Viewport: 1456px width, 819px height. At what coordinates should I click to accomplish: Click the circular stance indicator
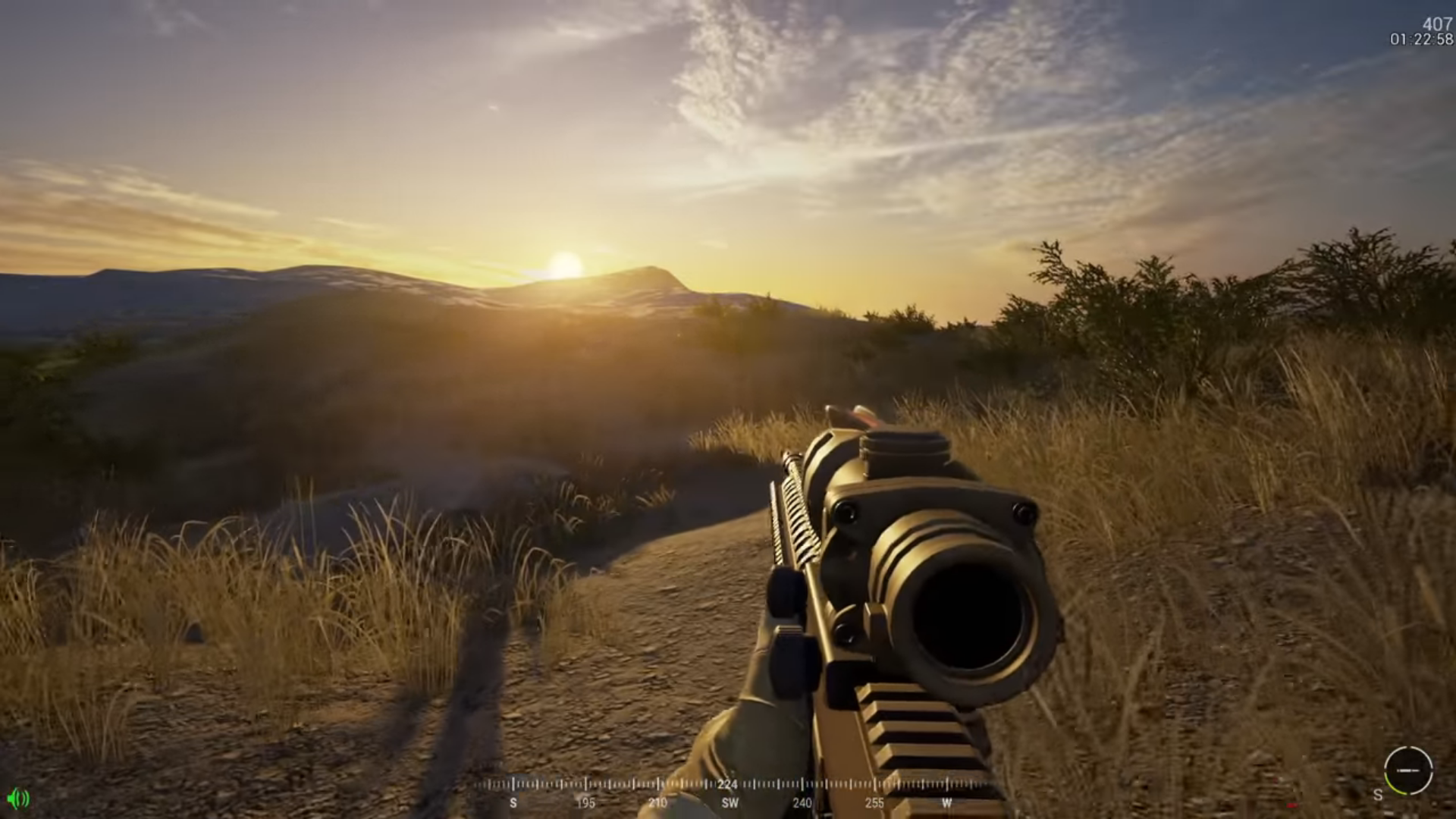point(1407,770)
